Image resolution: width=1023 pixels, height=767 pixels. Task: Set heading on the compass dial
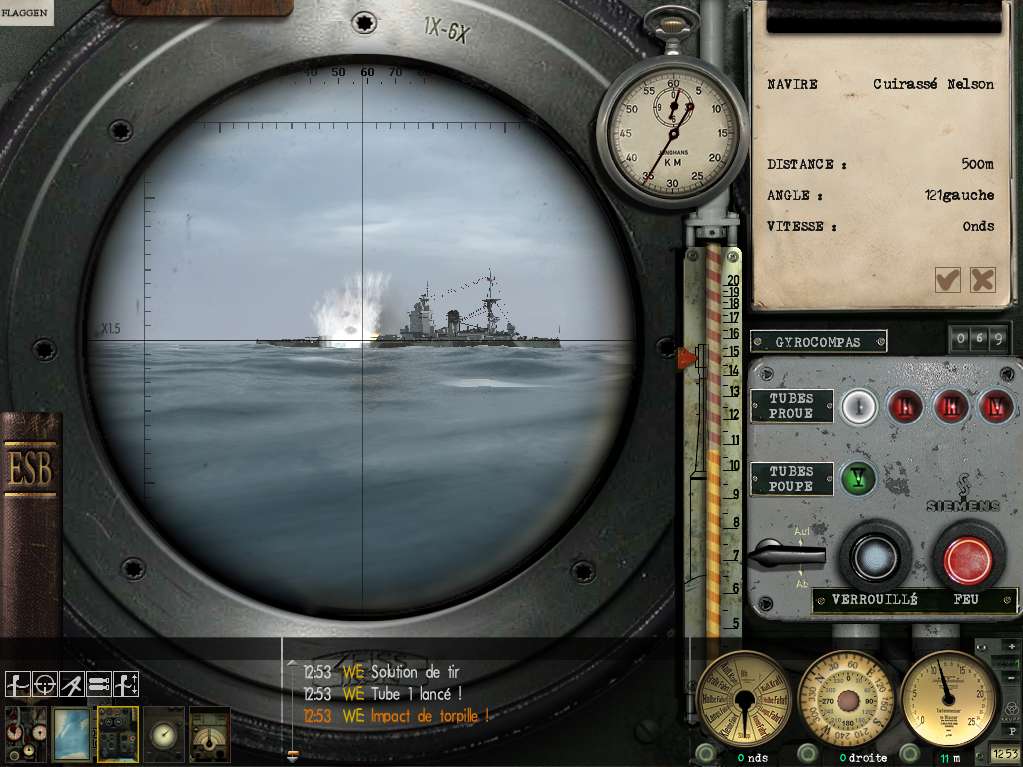847,698
